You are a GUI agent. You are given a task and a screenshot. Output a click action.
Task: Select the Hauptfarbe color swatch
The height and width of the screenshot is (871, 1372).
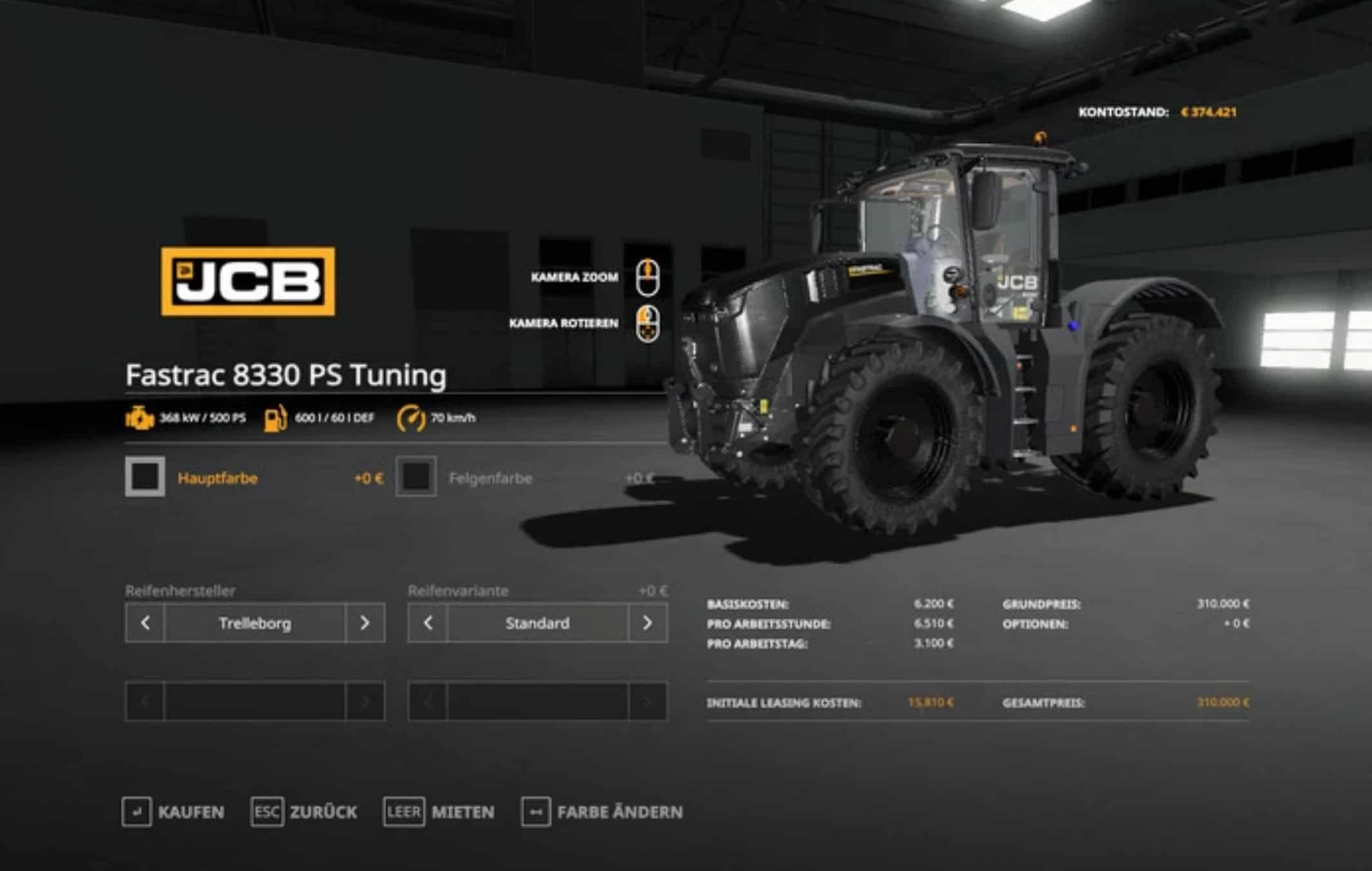click(145, 477)
